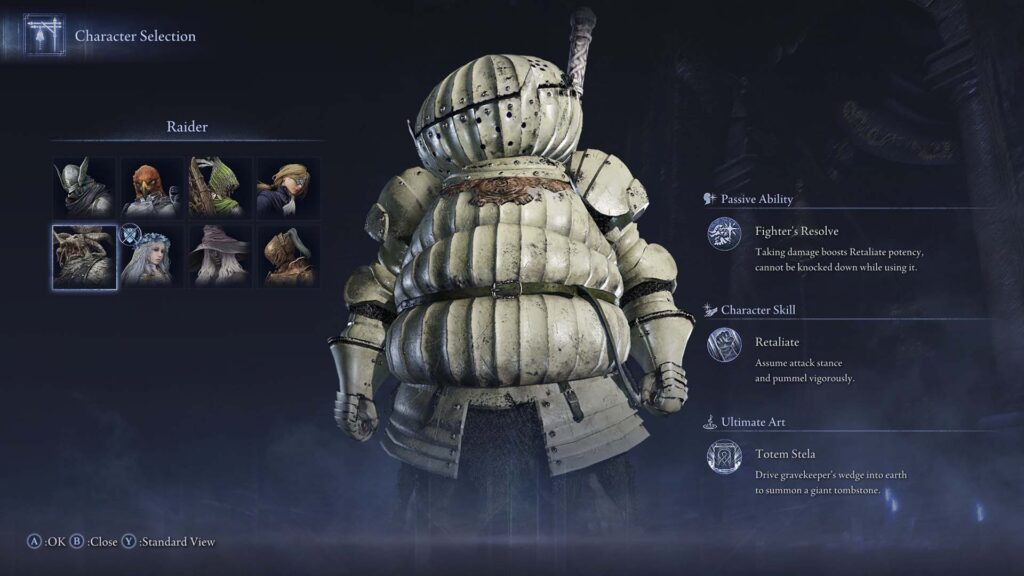Select the winged-helmet knight portrait
Viewport: 1024px width, 576px height.
click(x=84, y=187)
